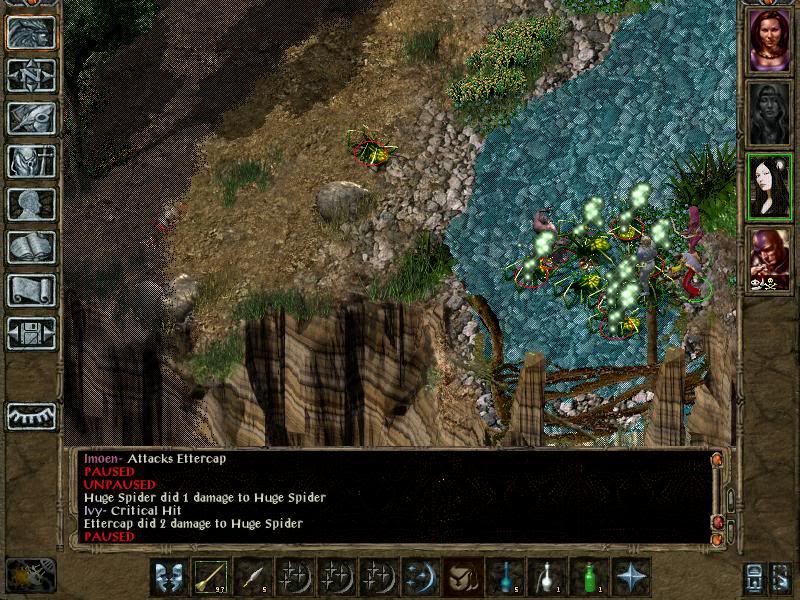The width and height of the screenshot is (800, 600).
Task: Use the green potion quick item
Action: pos(589,577)
